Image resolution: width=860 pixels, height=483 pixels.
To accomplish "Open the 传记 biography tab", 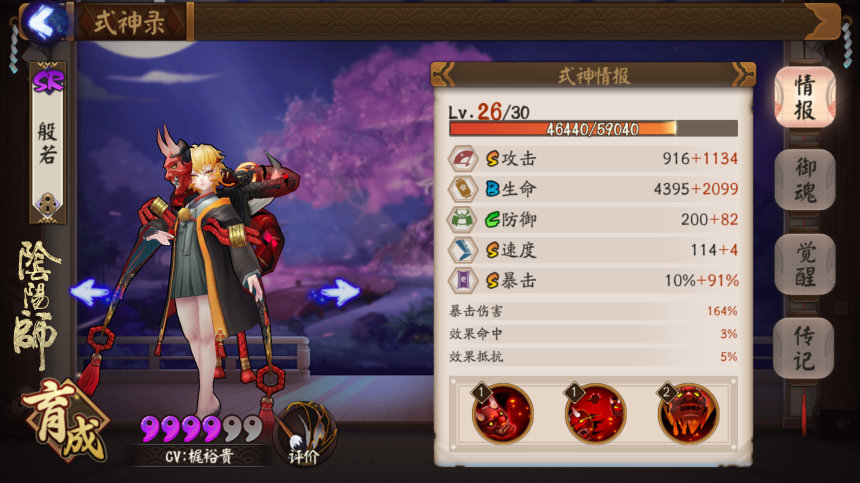I will point(804,347).
